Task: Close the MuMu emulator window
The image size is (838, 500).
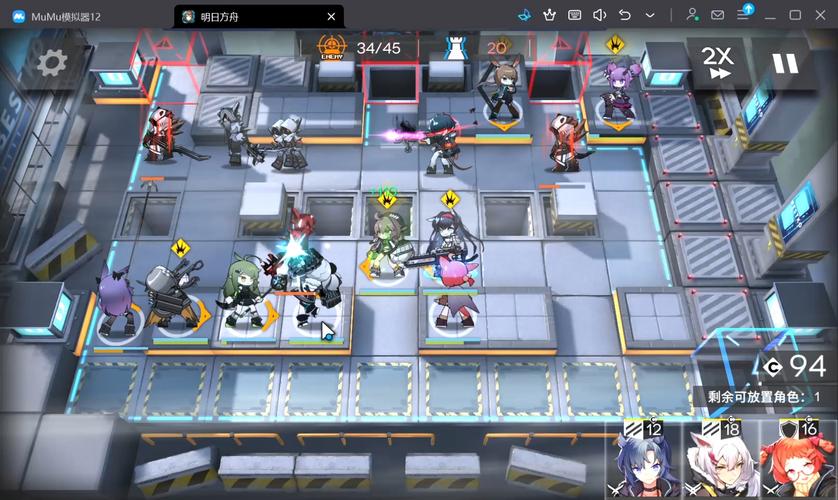Action: (821, 15)
